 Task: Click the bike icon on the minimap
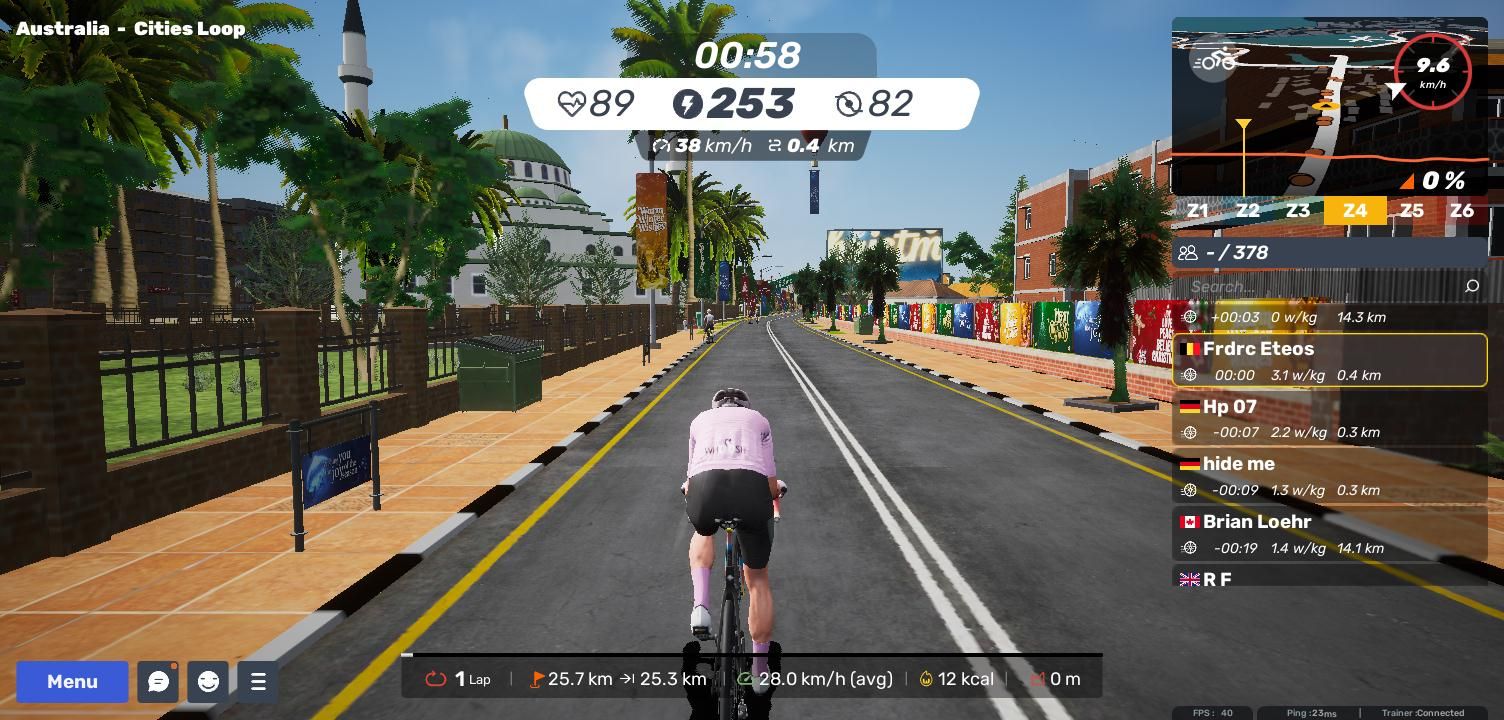point(1214,62)
